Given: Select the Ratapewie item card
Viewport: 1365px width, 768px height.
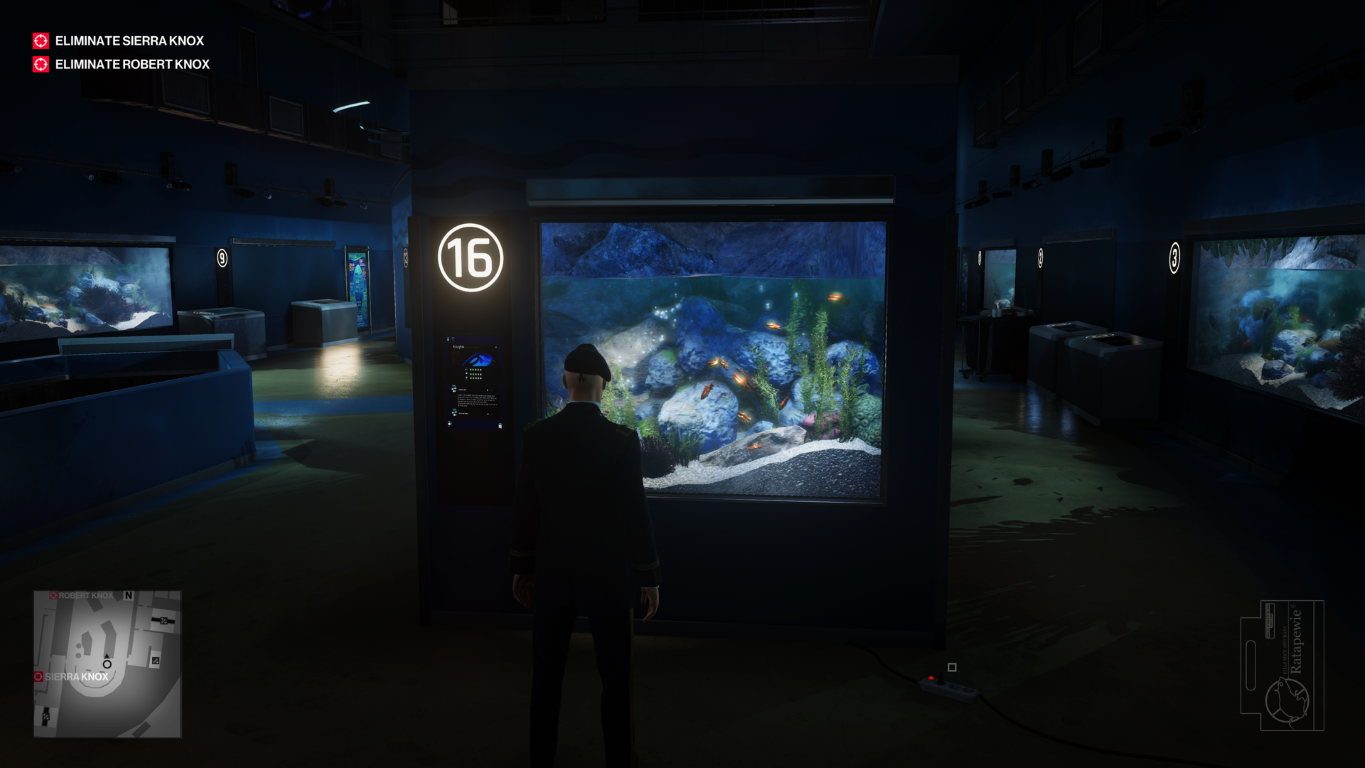Looking at the screenshot, I should coord(1282,665).
